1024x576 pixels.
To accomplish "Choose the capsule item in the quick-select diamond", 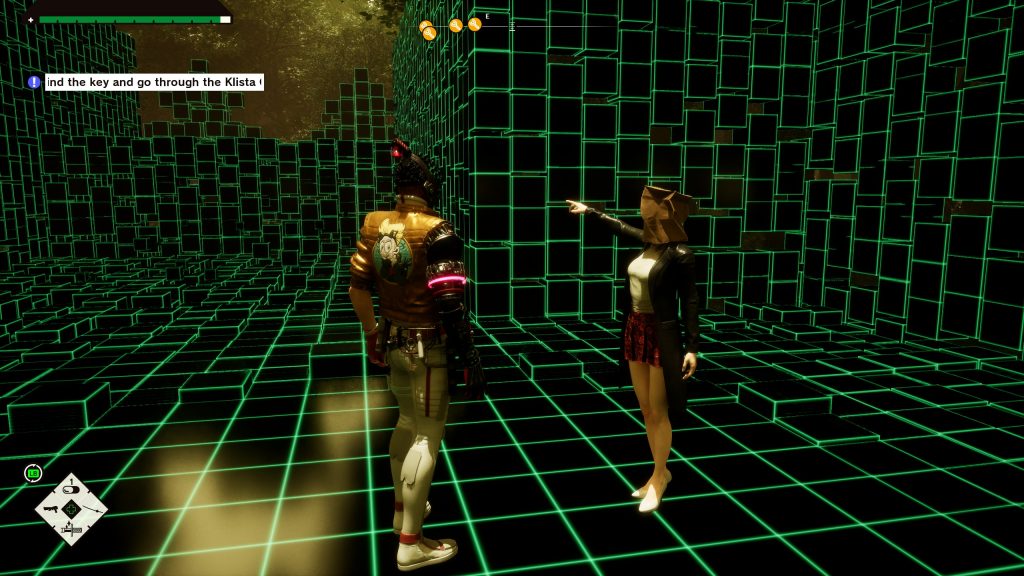I will tap(71, 488).
